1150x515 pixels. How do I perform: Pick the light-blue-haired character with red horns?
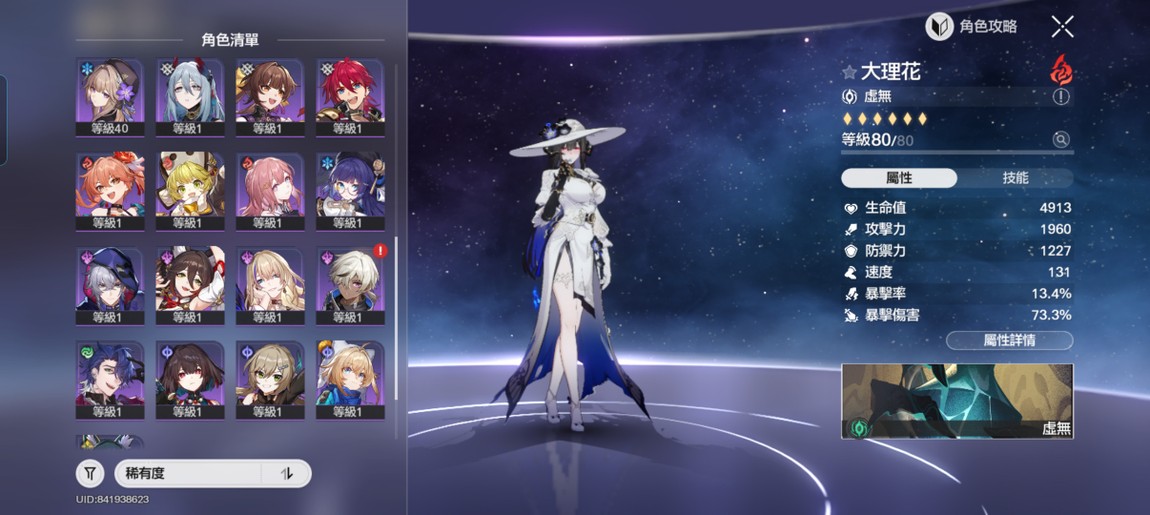pos(190,96)
